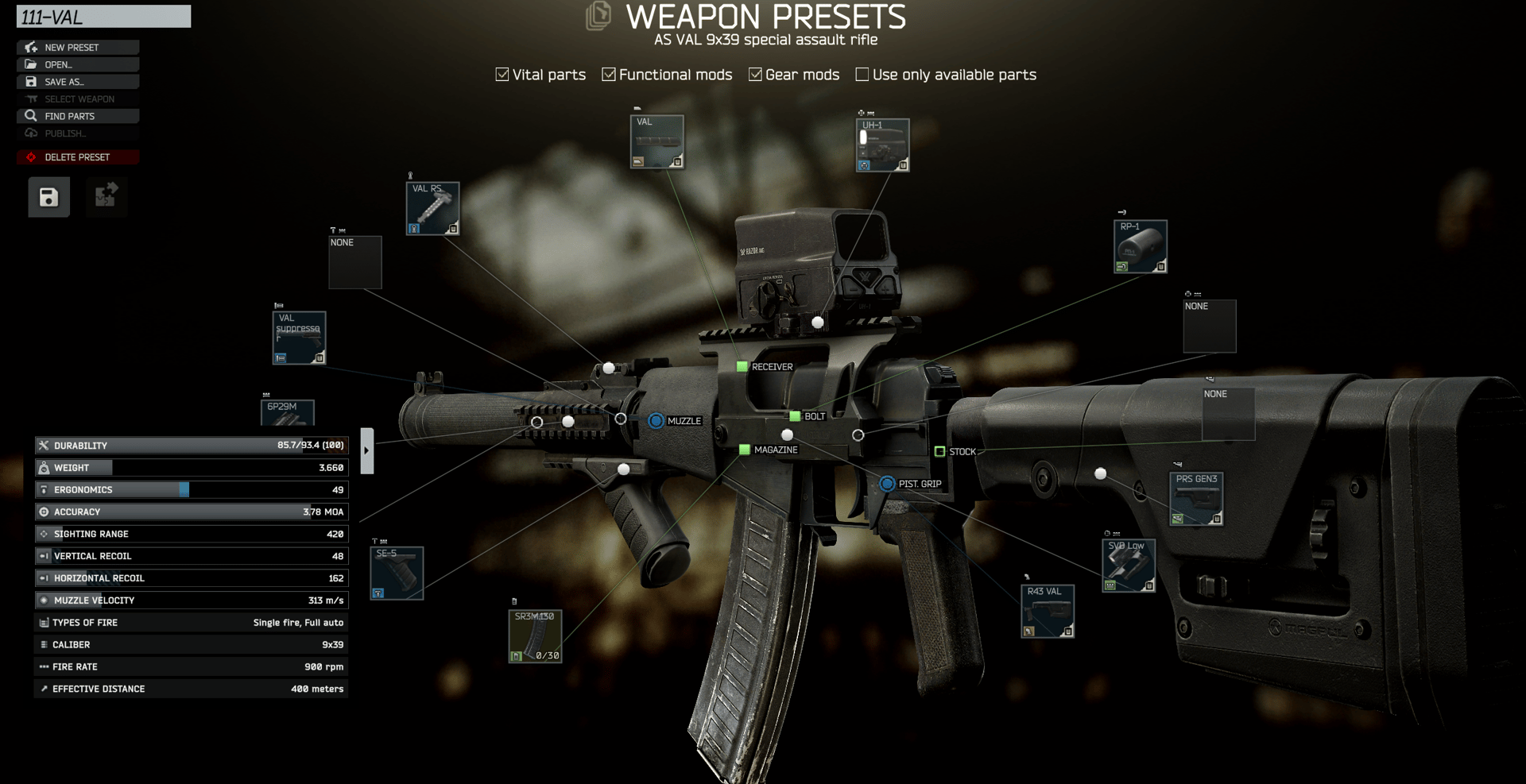Expand the STOCK slot indicator

(x=942, y=451)
